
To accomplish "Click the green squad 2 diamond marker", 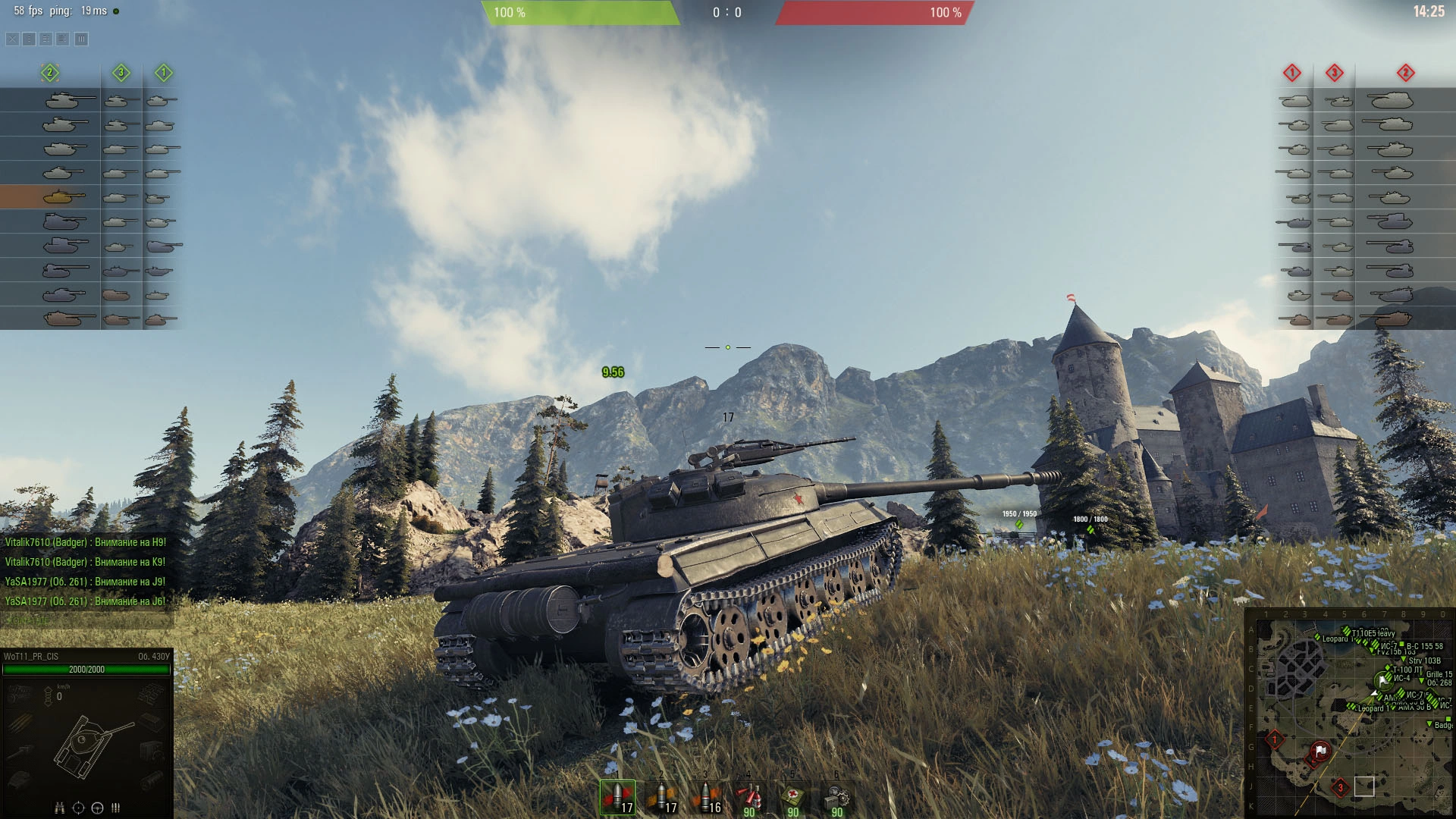I will click(50, 73).
